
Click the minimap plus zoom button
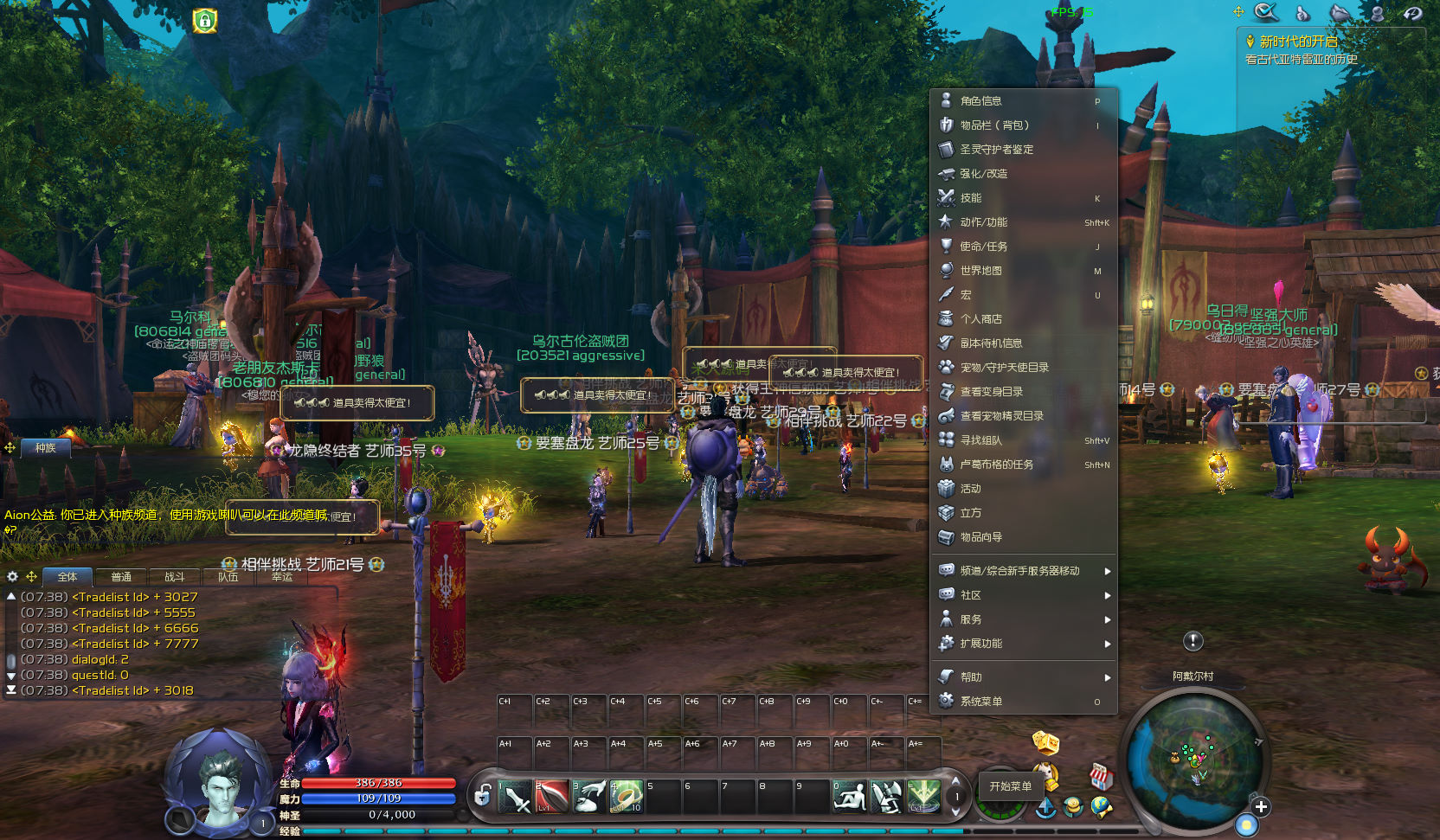click(x=1261, y=807)
